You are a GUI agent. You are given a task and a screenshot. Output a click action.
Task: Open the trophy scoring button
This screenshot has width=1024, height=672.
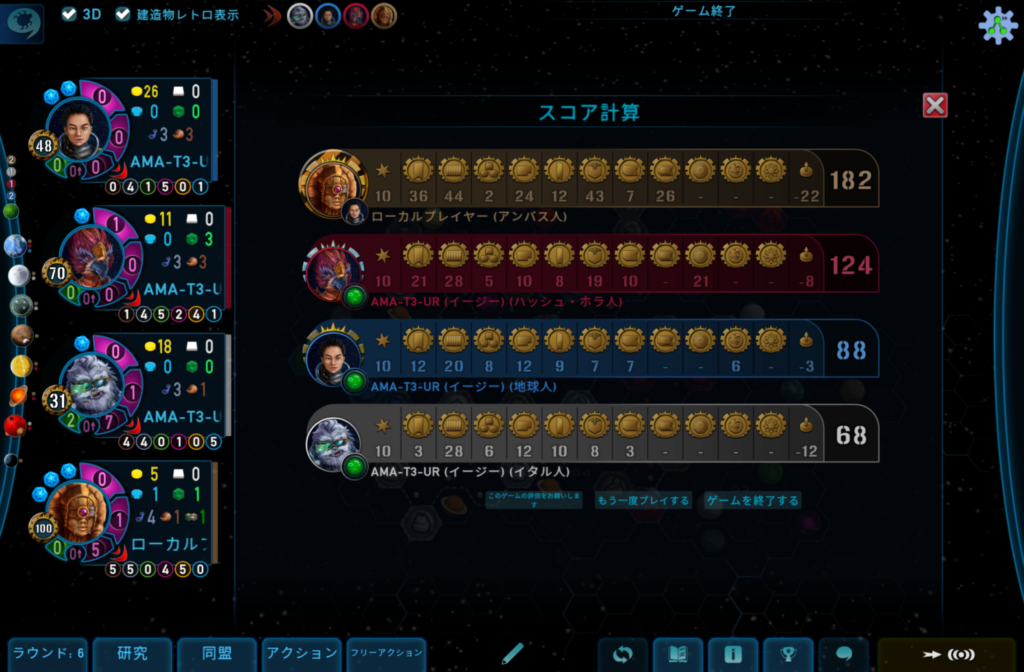pos(788,655)
